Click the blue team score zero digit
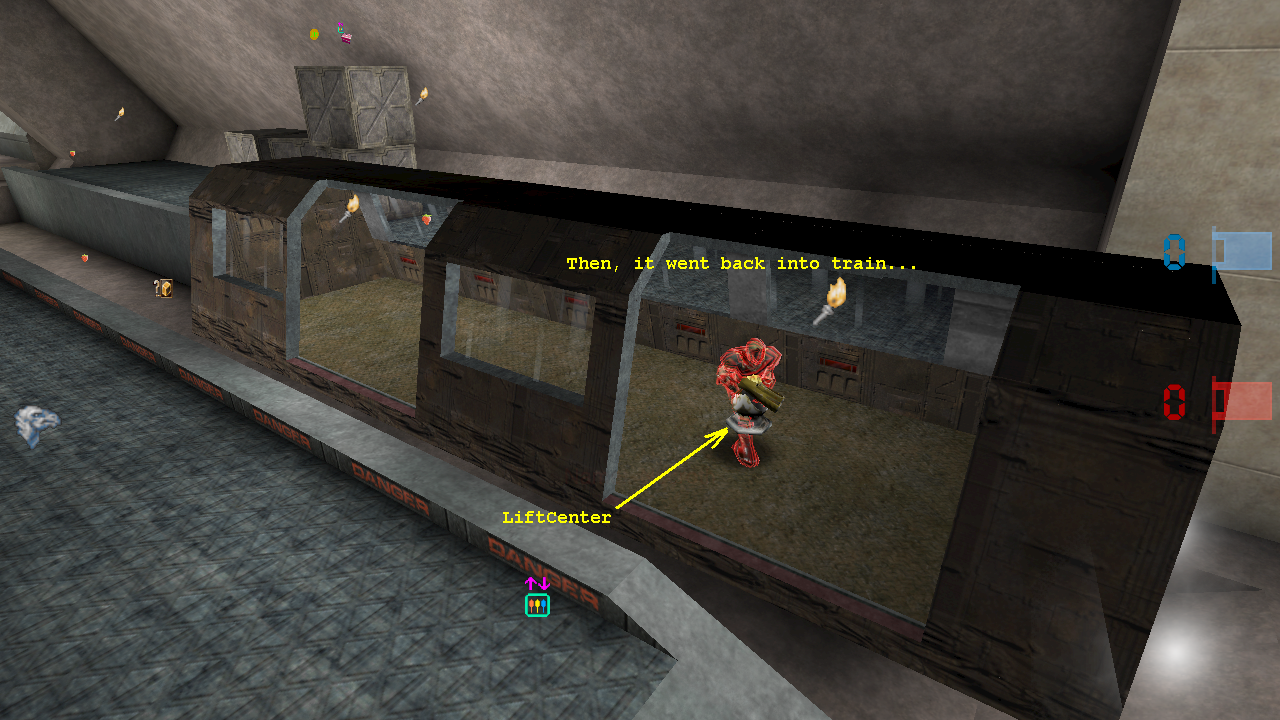 (1172, 252)
